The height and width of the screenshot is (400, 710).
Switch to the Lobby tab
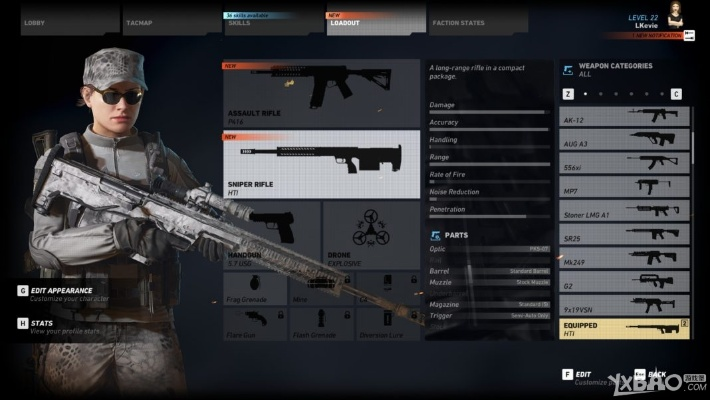60,21
